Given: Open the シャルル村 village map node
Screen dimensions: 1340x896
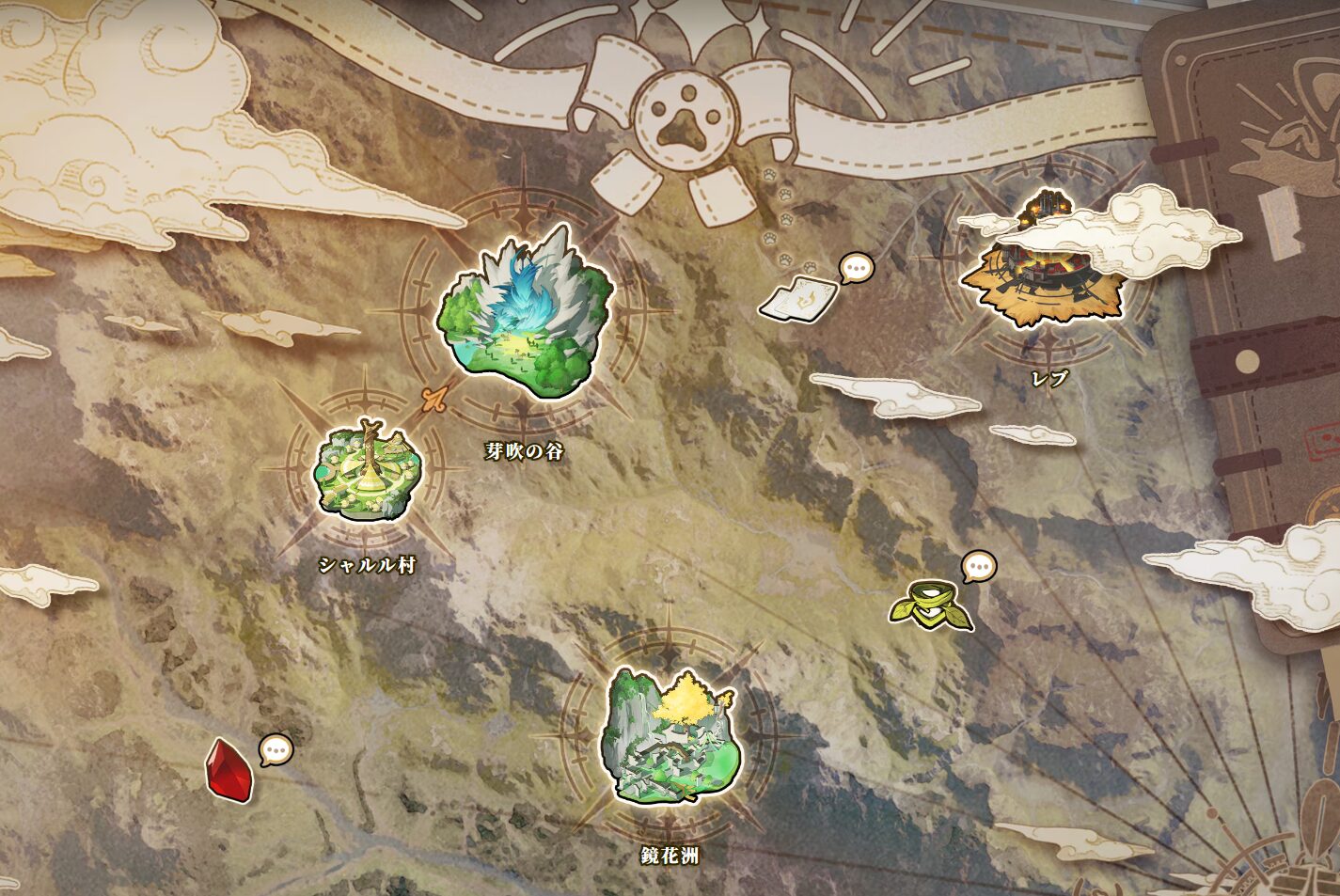Looking at the screenshot, I should click(x=368, y=471).
